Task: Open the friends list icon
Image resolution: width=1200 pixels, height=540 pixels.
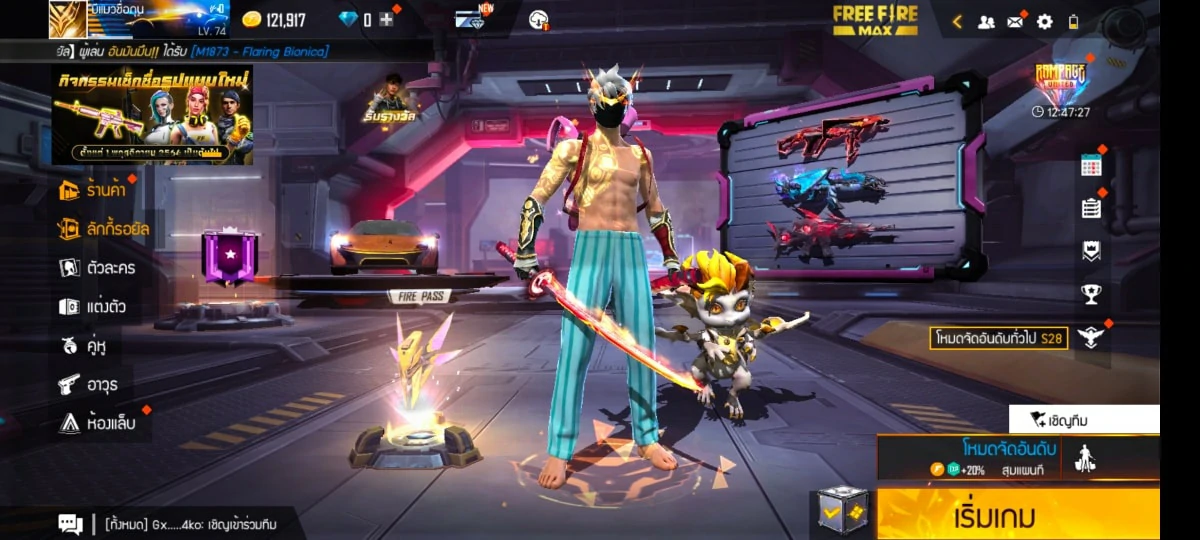Action: click(x=986, y=21)
